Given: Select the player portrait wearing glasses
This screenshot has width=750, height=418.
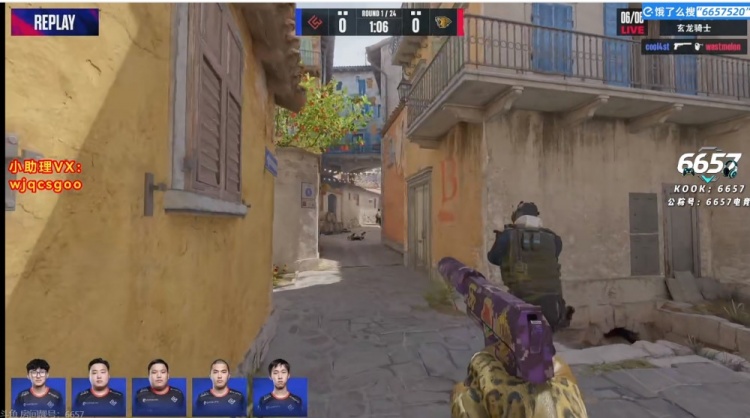Looking at the screenshot, I should tap(38, 386).
